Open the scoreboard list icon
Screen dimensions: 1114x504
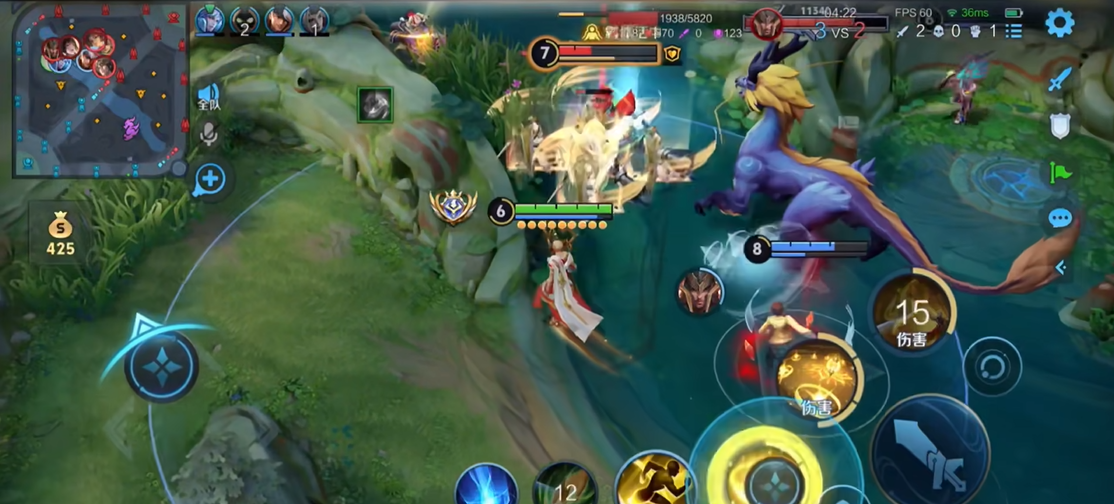tap(1014, 31)
